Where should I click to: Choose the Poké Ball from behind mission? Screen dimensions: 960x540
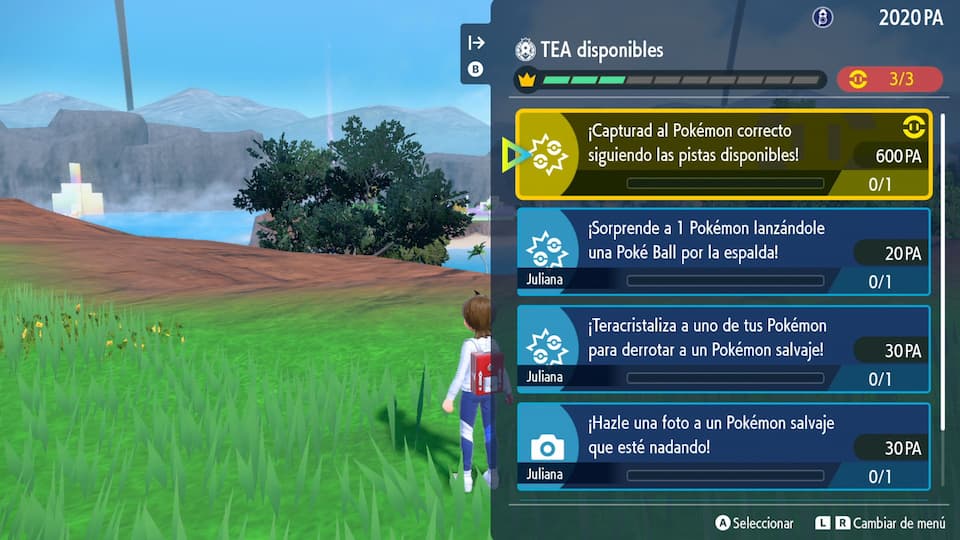(723, 251)
